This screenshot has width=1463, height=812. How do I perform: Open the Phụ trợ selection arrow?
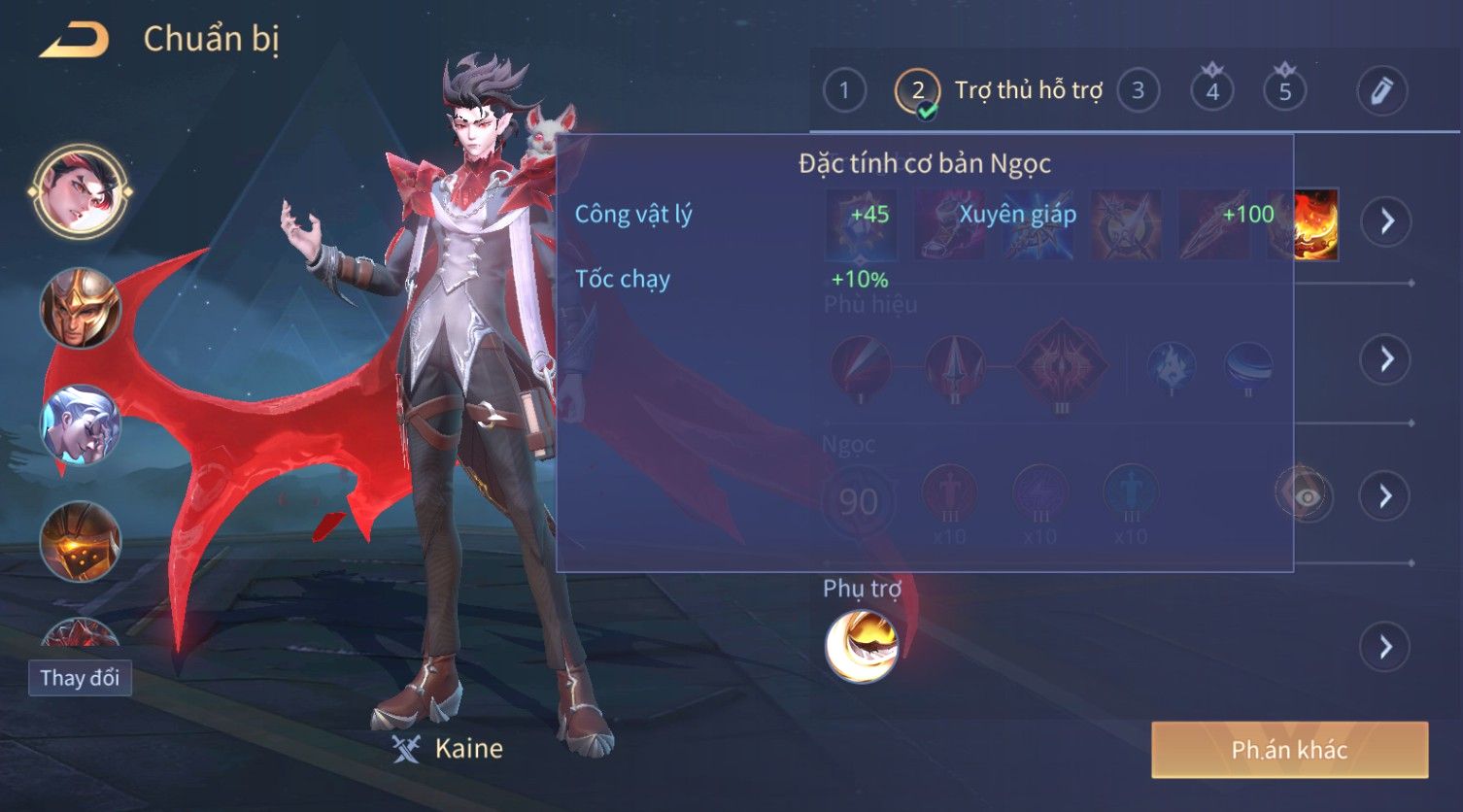(1385, 647)
